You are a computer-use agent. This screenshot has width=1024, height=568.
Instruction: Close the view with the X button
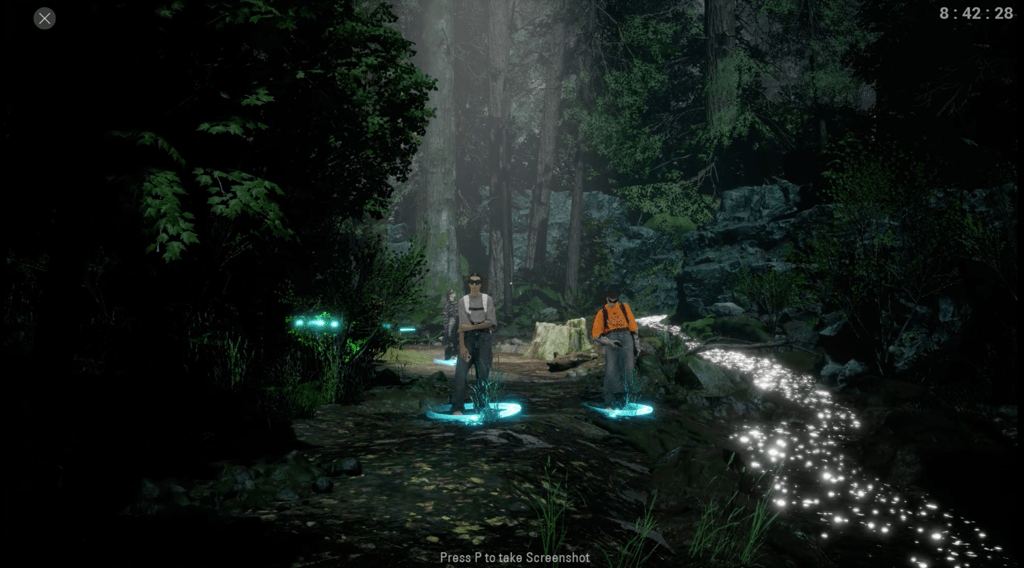tap(45, 18)
